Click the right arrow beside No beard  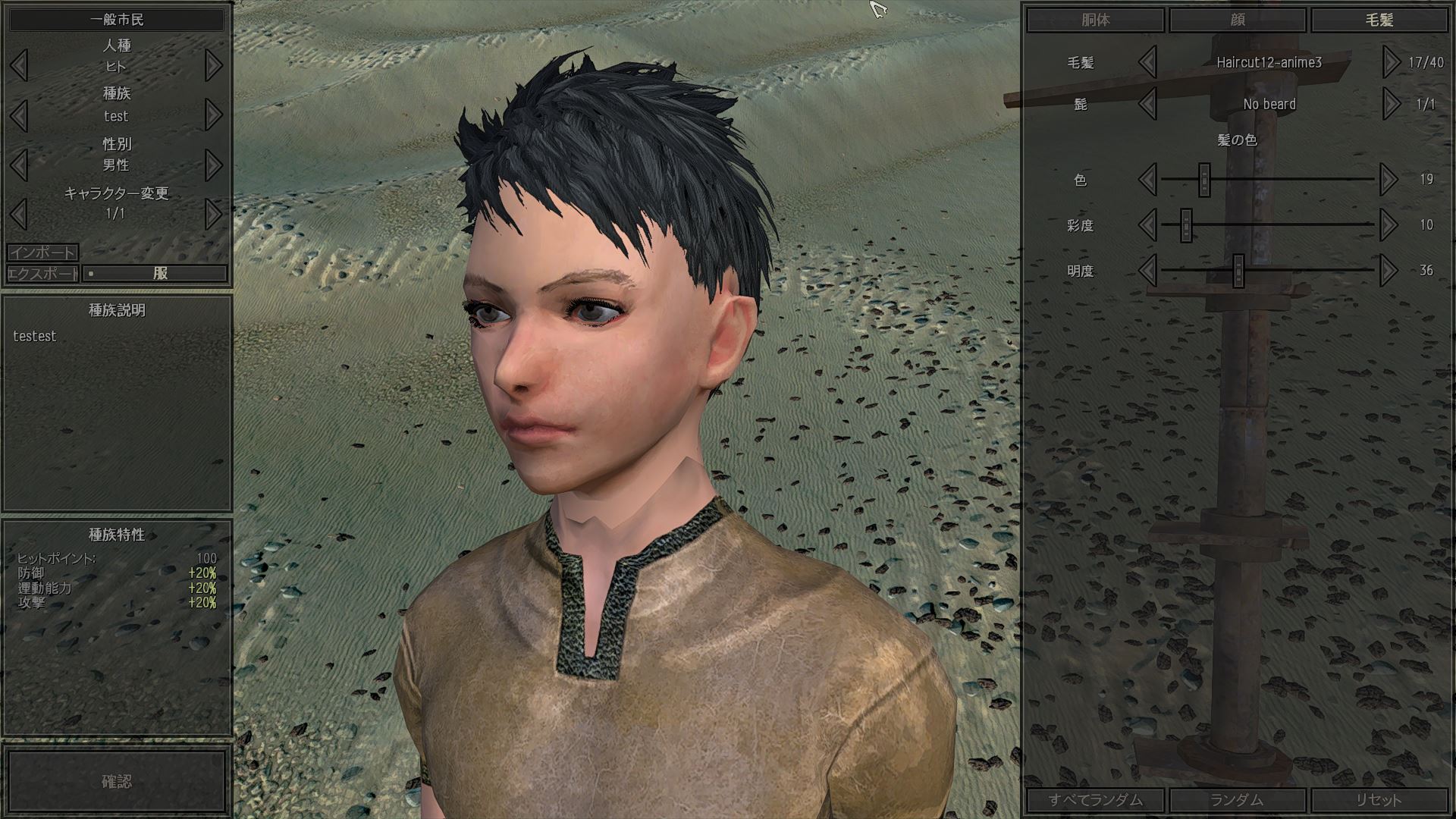[x=1389, y=105]
